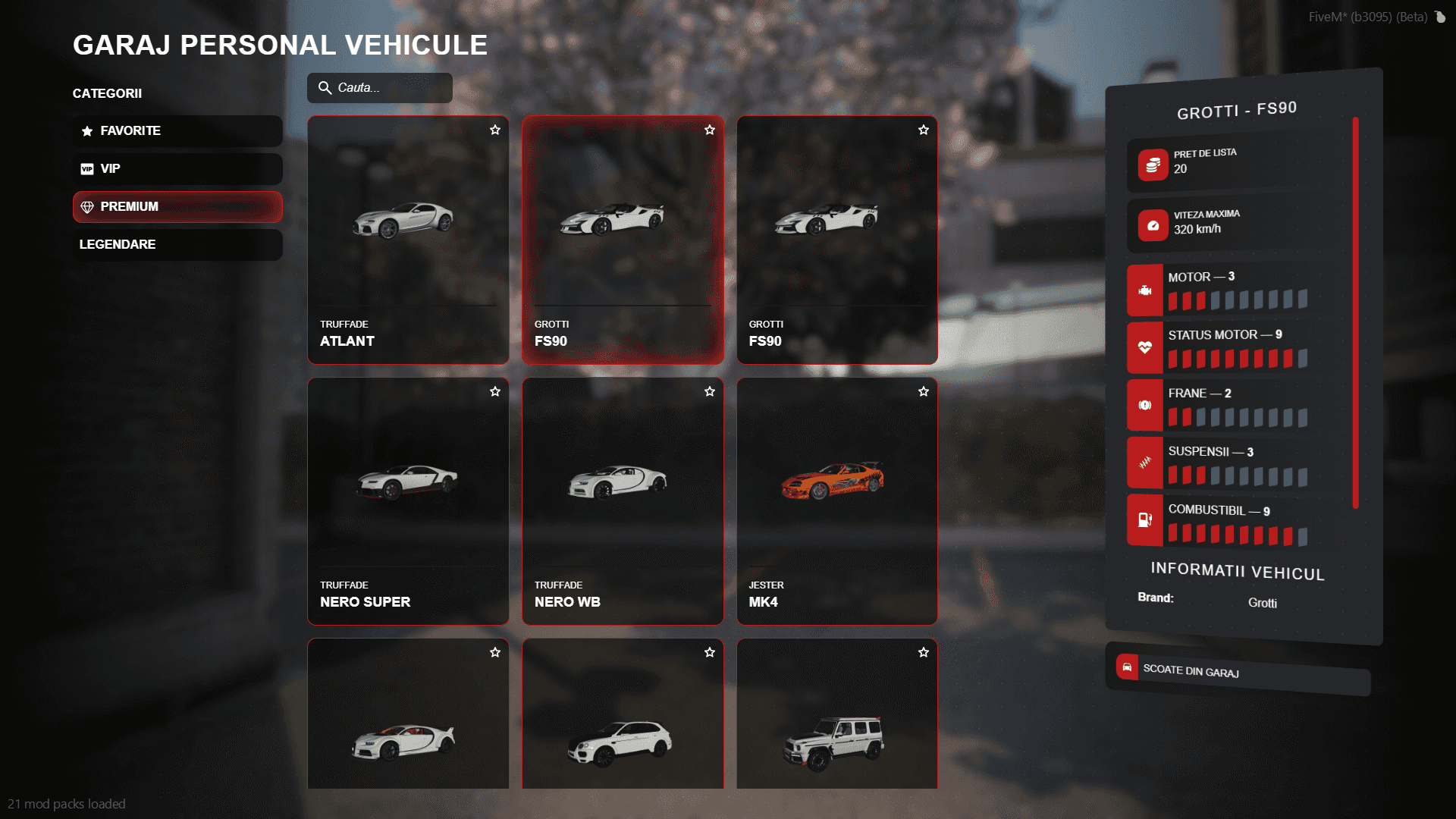Star the Truffade Nero WB card
The height and width of the screenshot is (819, 1456).
pos(710,392)
